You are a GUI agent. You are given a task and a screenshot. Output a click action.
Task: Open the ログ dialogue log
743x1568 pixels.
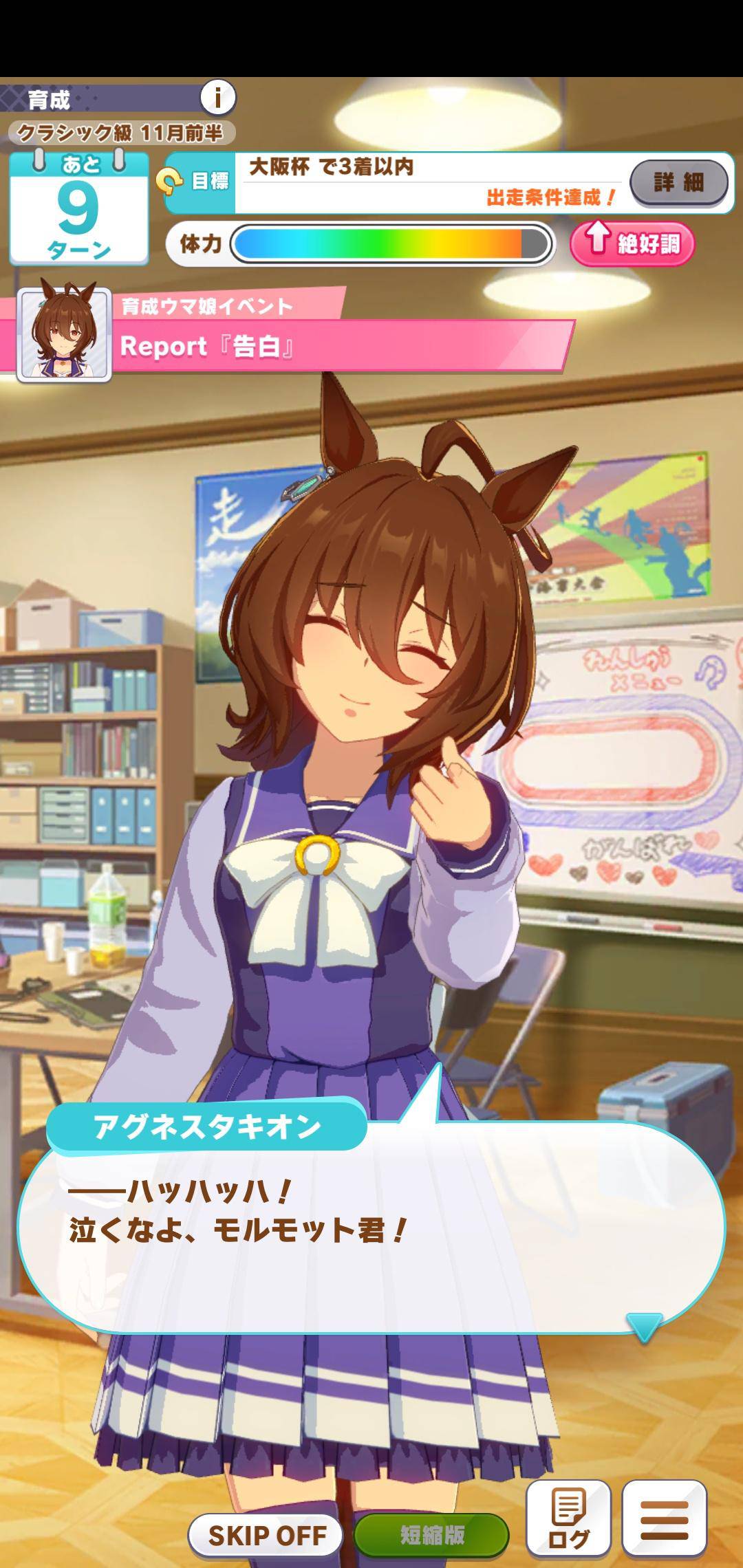coord(568,1518)
